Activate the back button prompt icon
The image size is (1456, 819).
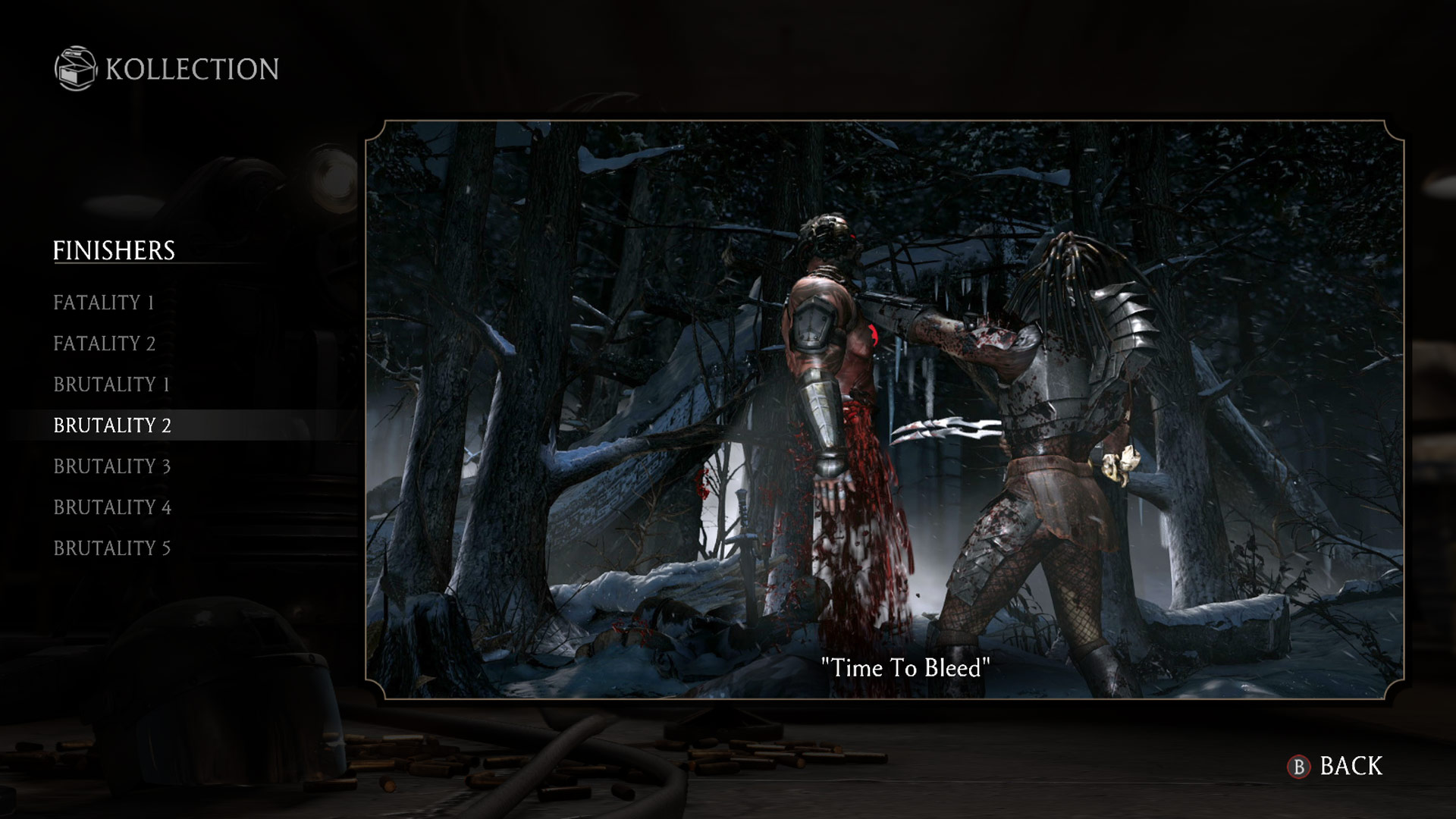[1298, 767]
